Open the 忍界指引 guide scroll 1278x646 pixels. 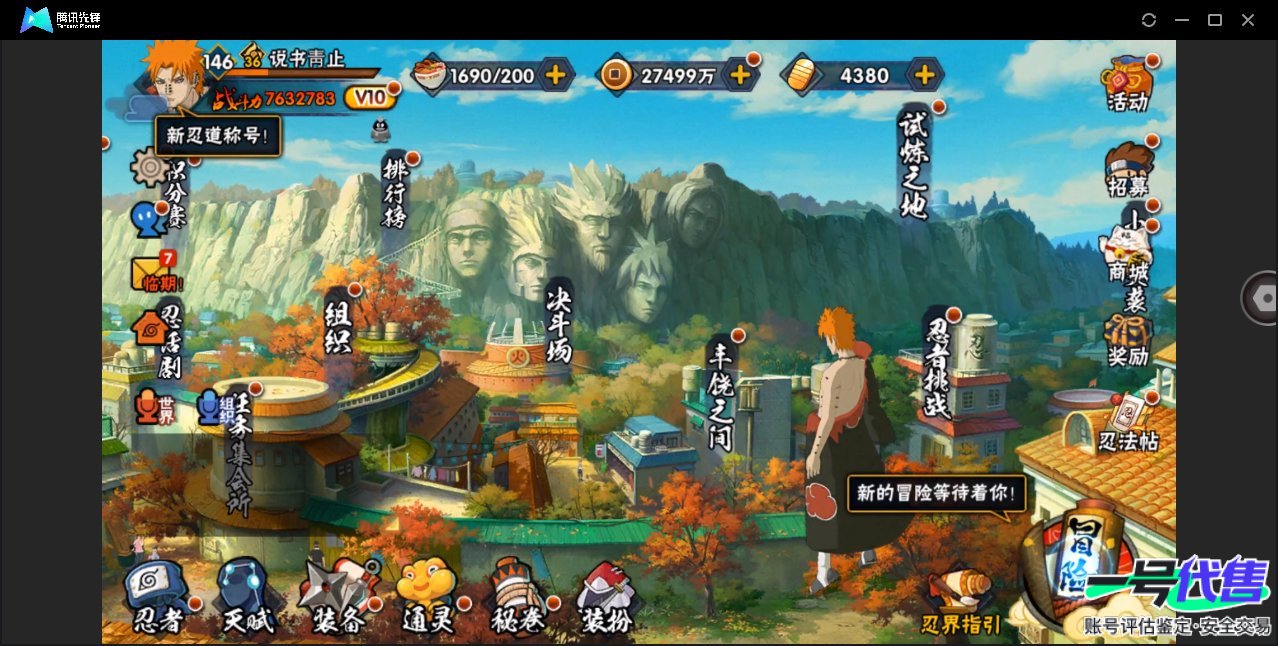(961, 600)
